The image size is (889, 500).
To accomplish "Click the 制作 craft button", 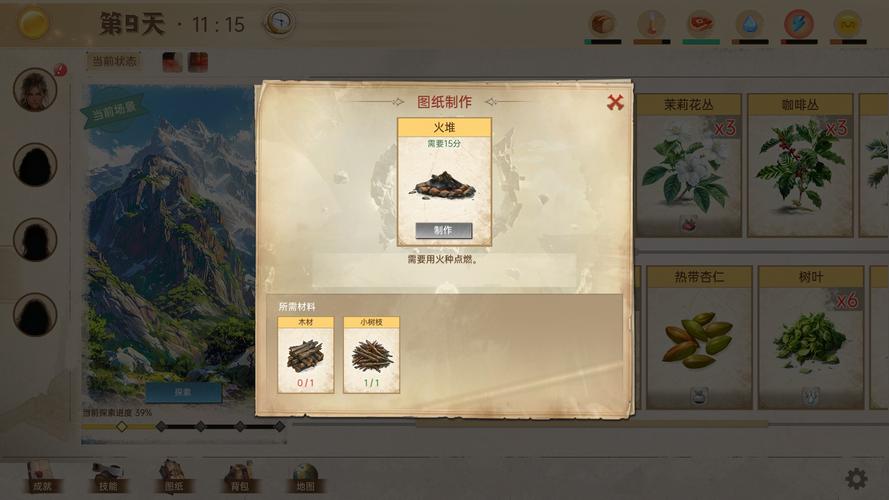I will click(443, 230).
